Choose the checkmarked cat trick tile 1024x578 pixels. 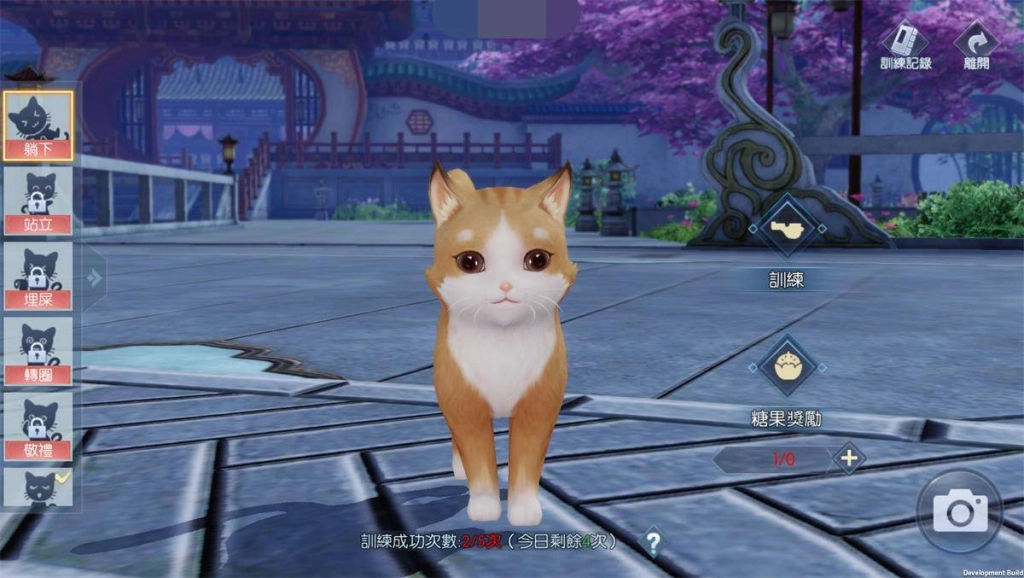click(x=38, y=488)
